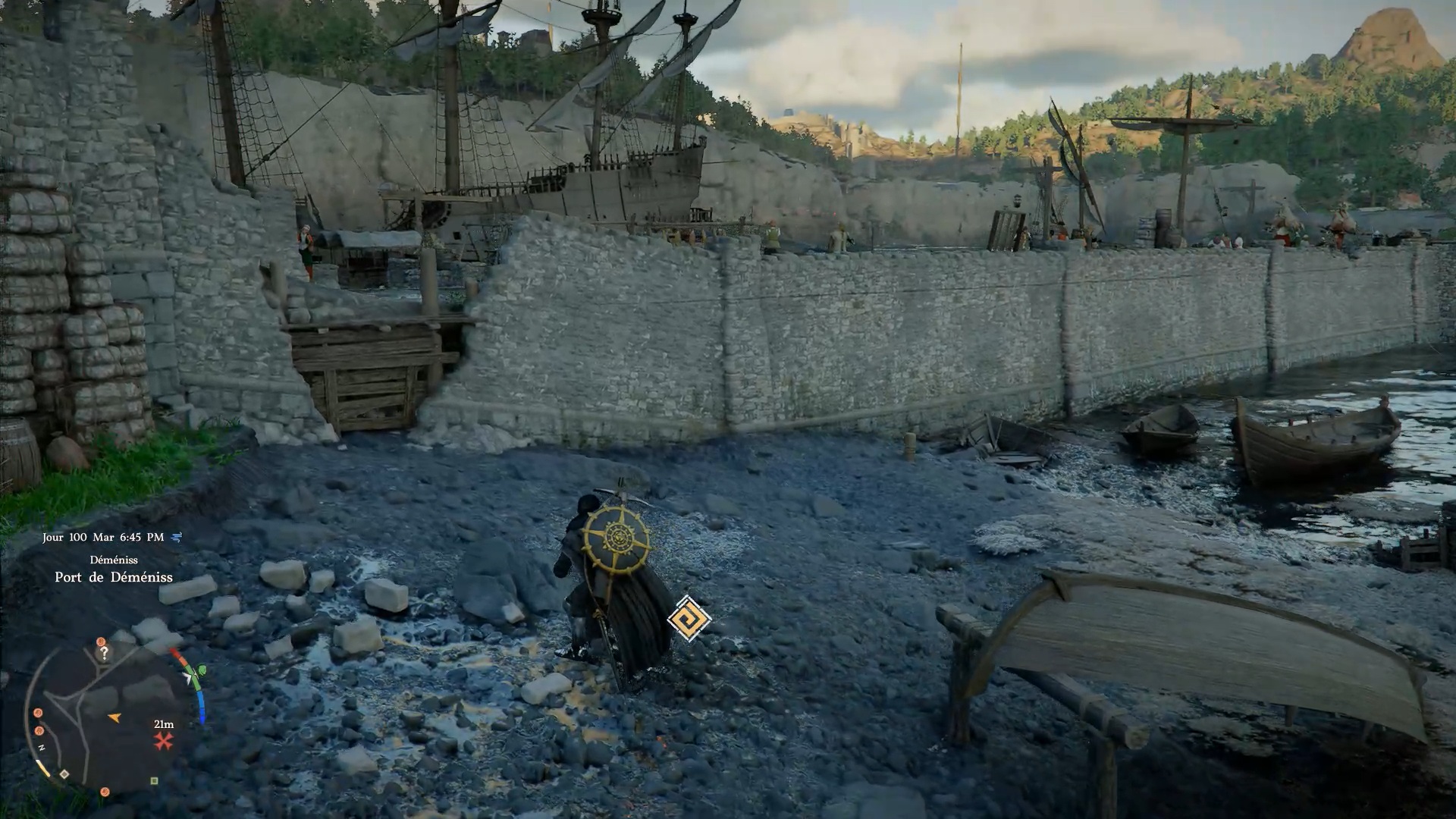Select the orange player arrow on minimap
The height and width of the screenshot is (819, 1456).
point(115,717)
